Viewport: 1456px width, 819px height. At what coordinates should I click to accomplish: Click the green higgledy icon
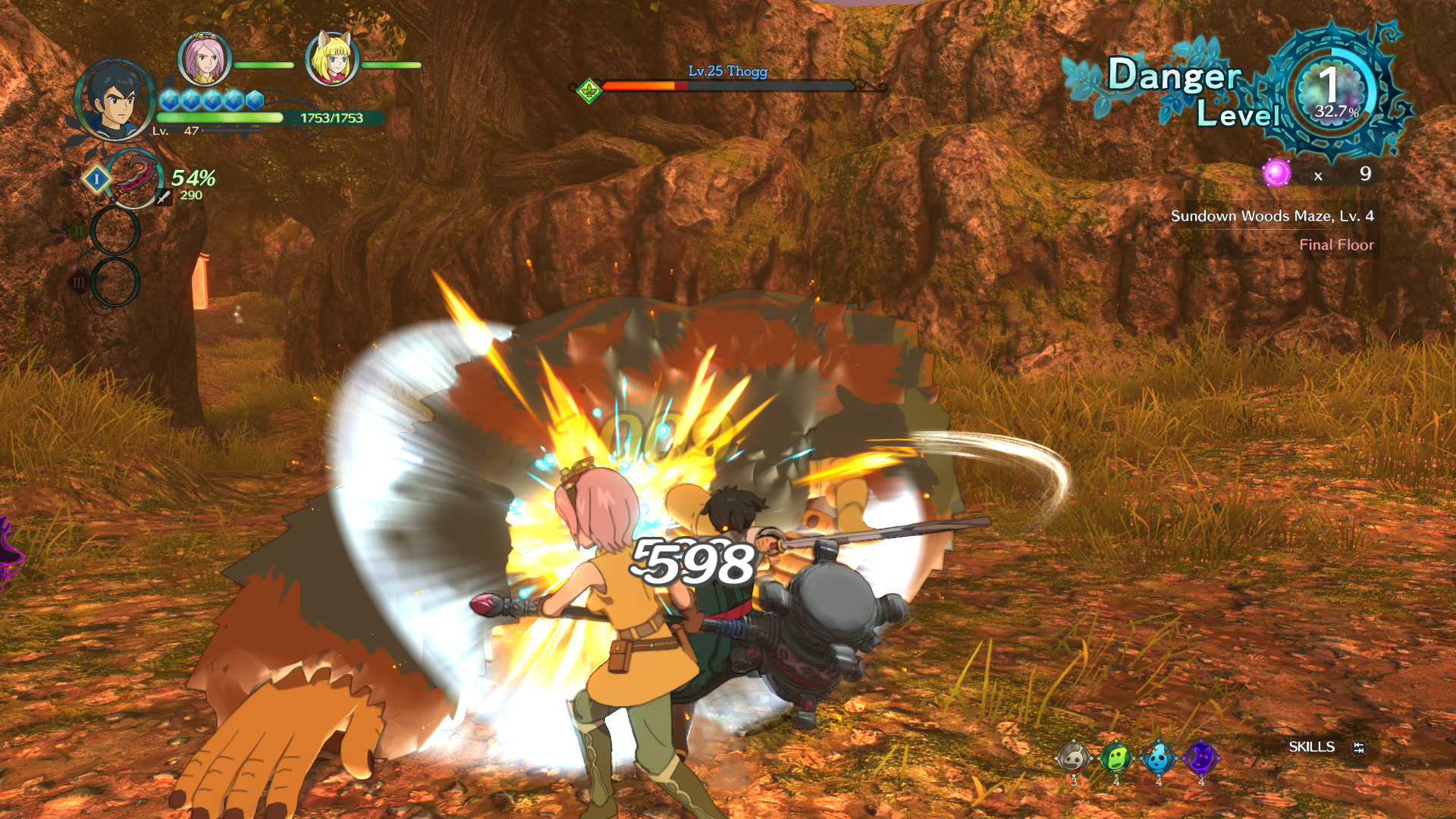(x=1116, y=758)
